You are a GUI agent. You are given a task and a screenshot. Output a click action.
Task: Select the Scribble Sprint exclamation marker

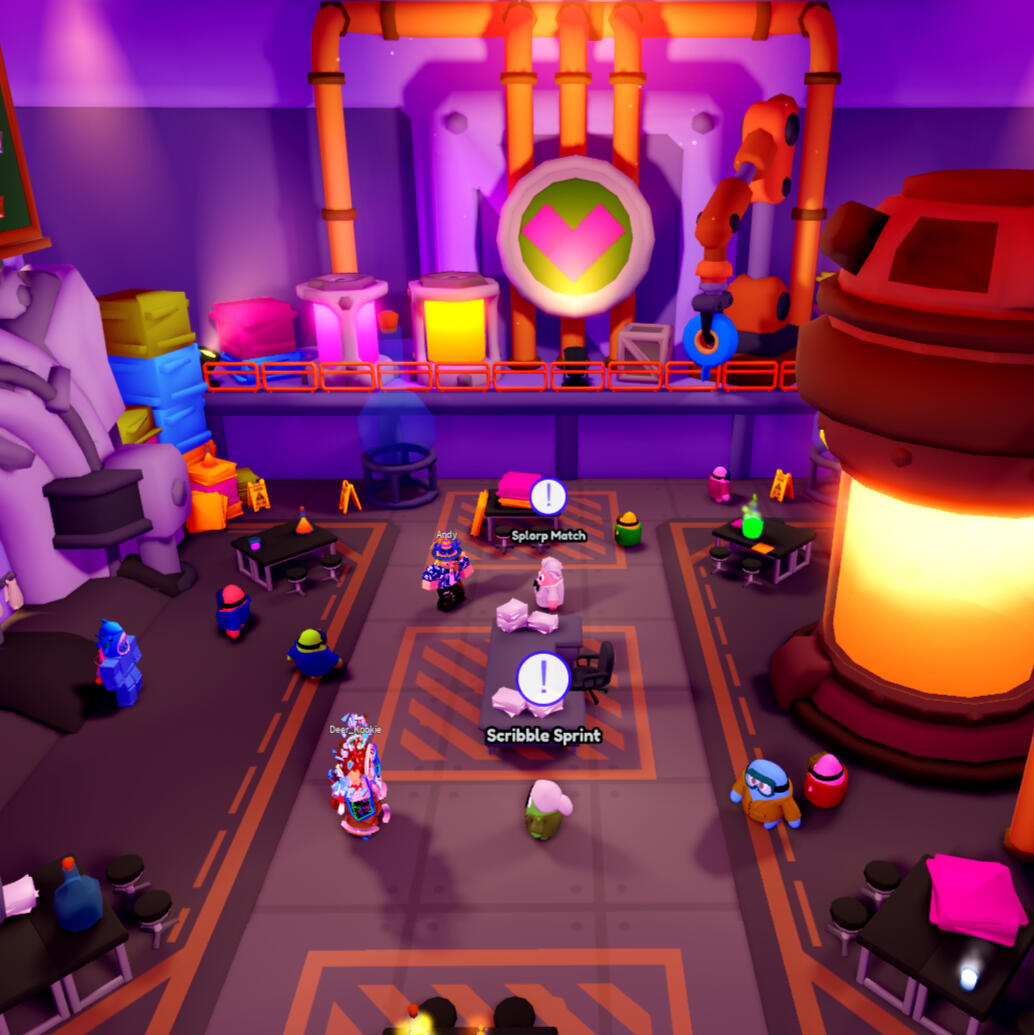click(543, 679)
